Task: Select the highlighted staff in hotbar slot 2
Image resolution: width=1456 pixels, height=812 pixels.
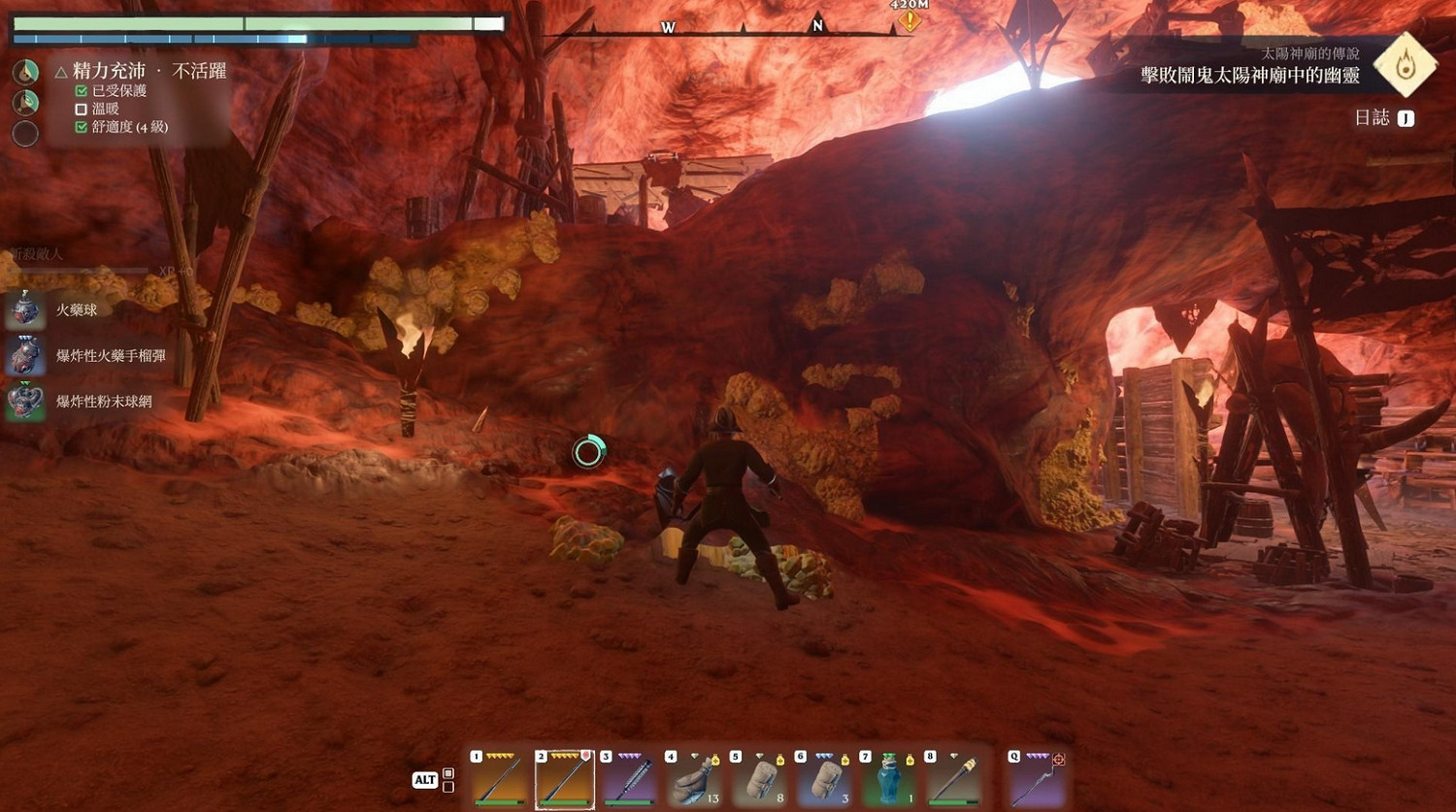Action: 565,778
